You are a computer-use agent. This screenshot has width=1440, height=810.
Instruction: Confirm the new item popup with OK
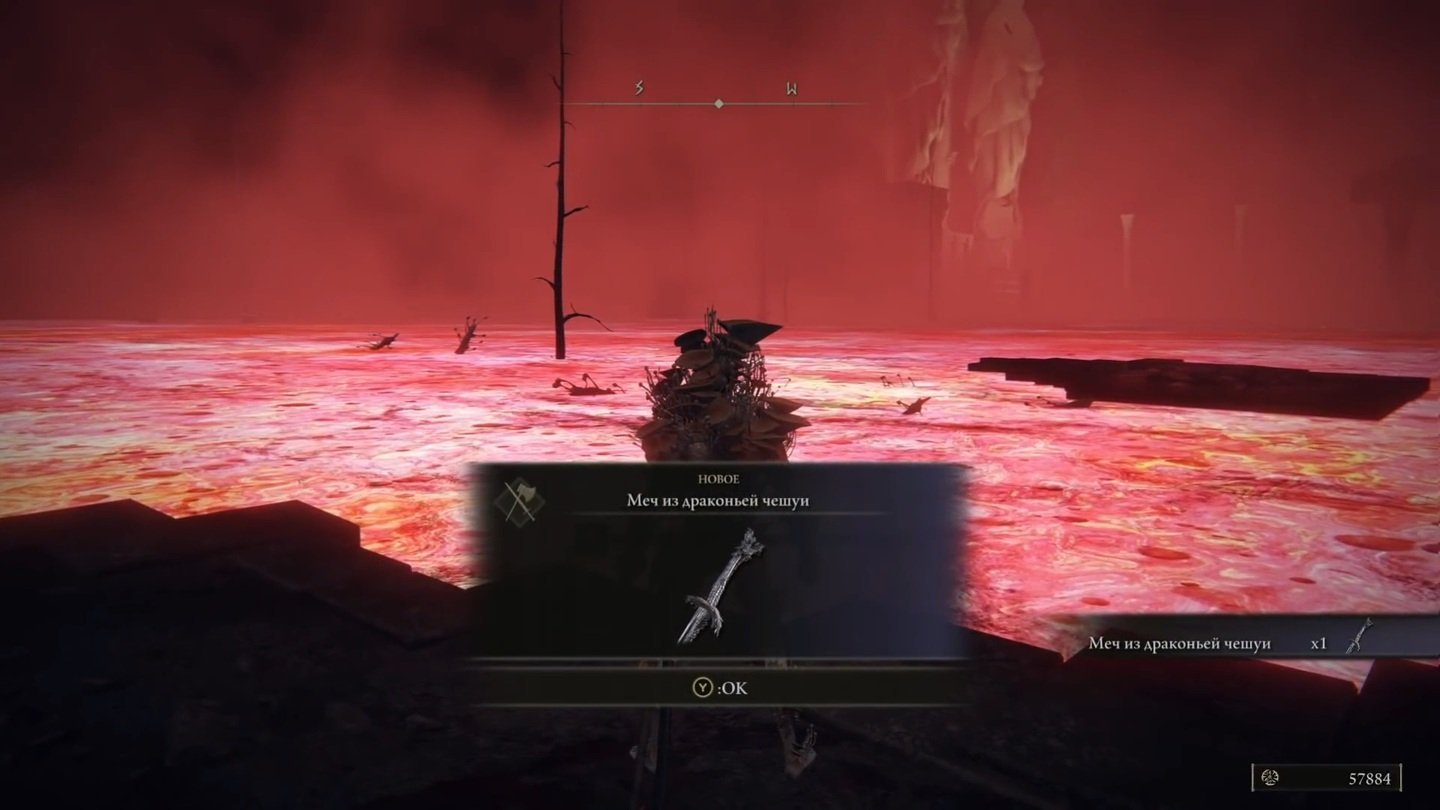(x=720, y=688)
